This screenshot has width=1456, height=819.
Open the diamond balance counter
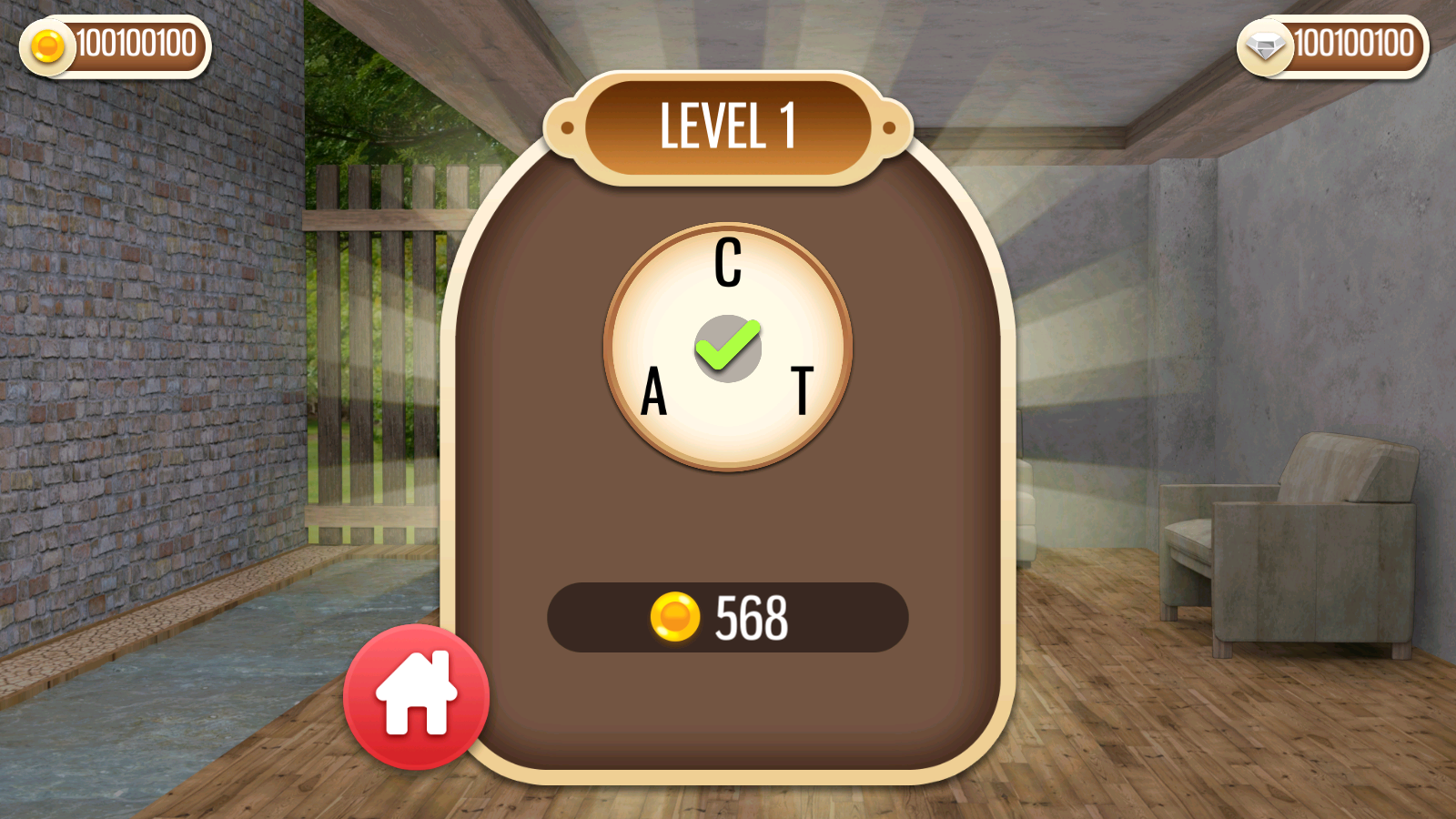pos(1333,45)
